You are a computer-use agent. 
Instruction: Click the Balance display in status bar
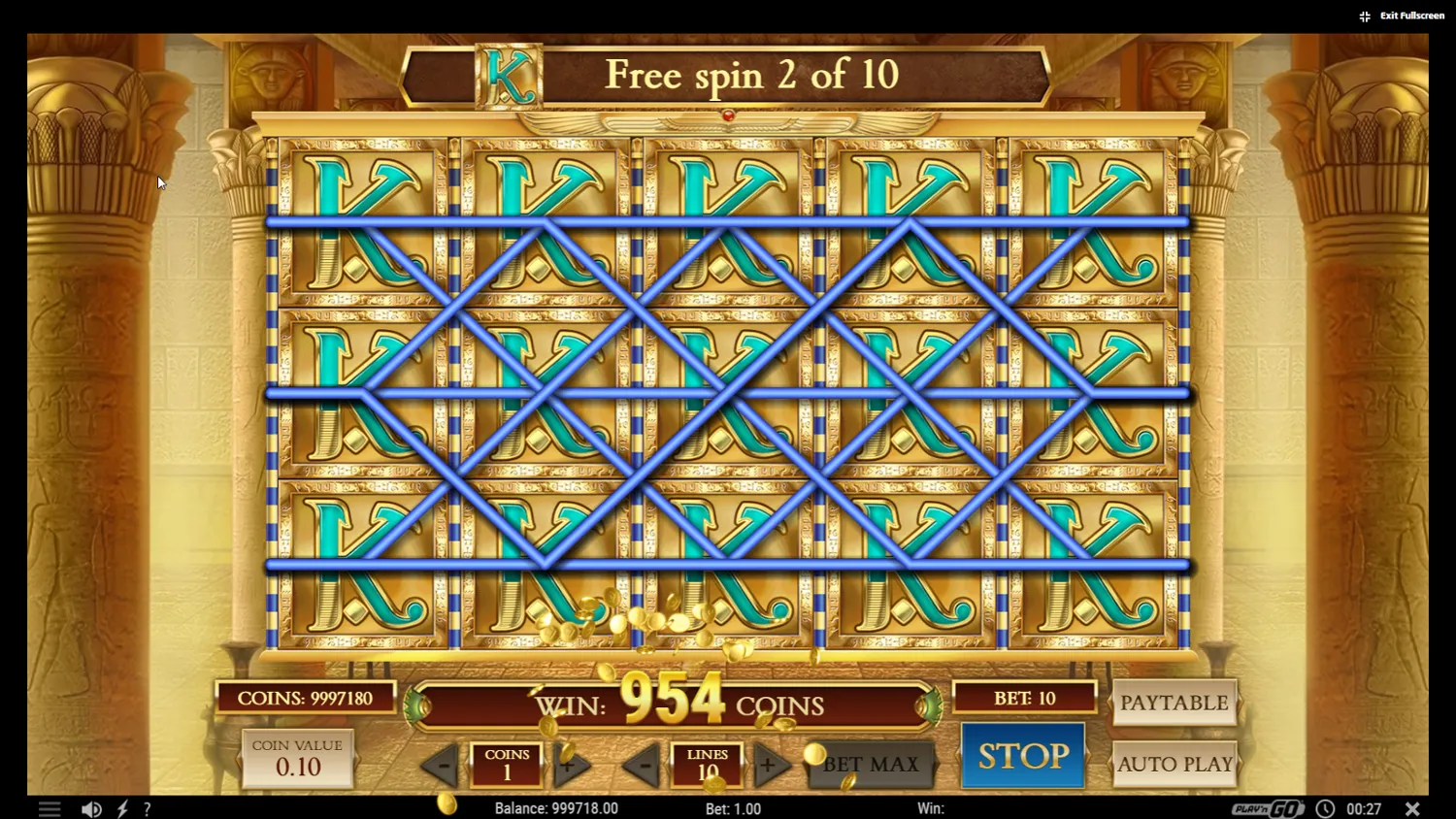point(555,807)
